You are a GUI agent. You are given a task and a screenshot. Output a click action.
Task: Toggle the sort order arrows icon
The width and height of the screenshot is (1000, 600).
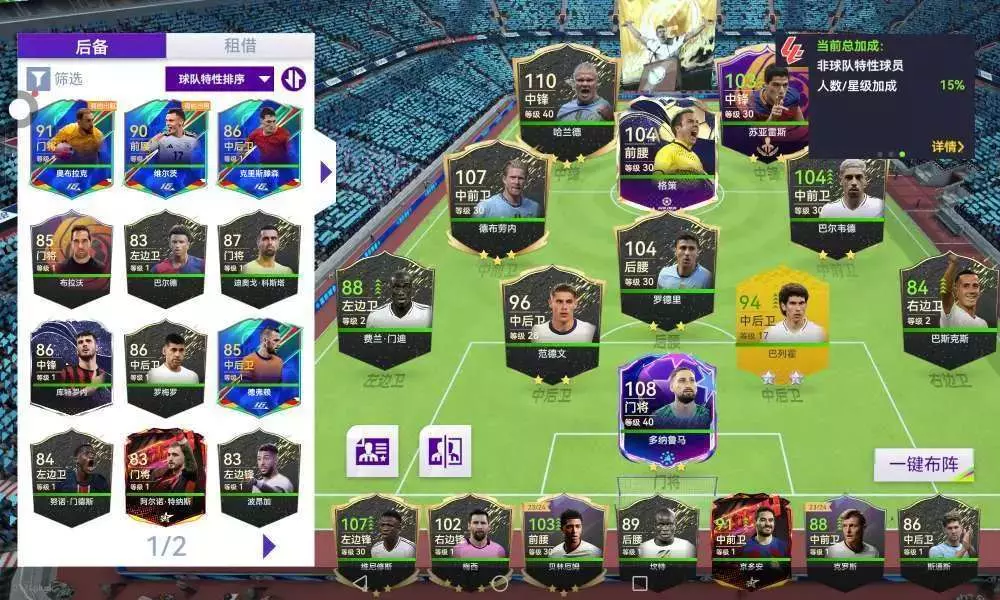(x=293, y=78)
